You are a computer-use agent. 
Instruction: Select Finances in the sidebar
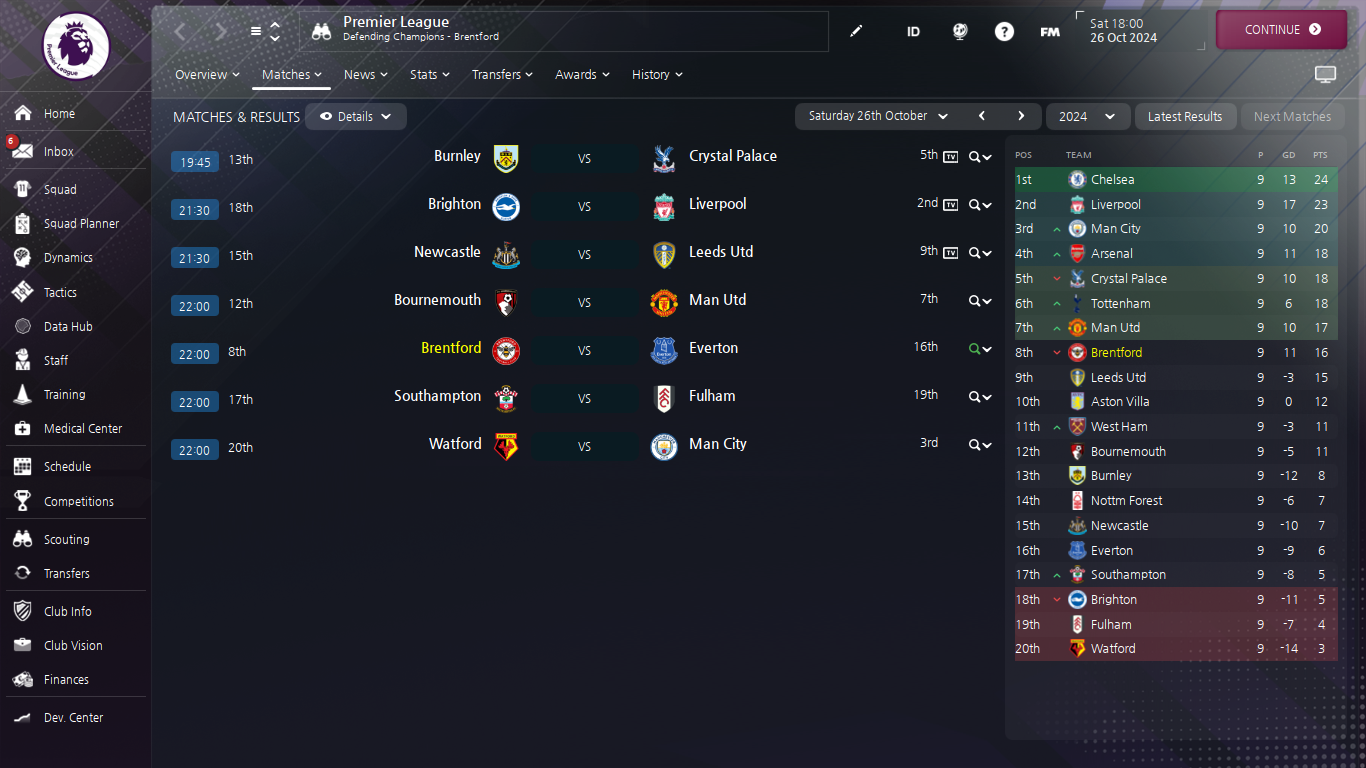[x=66, y=680]
